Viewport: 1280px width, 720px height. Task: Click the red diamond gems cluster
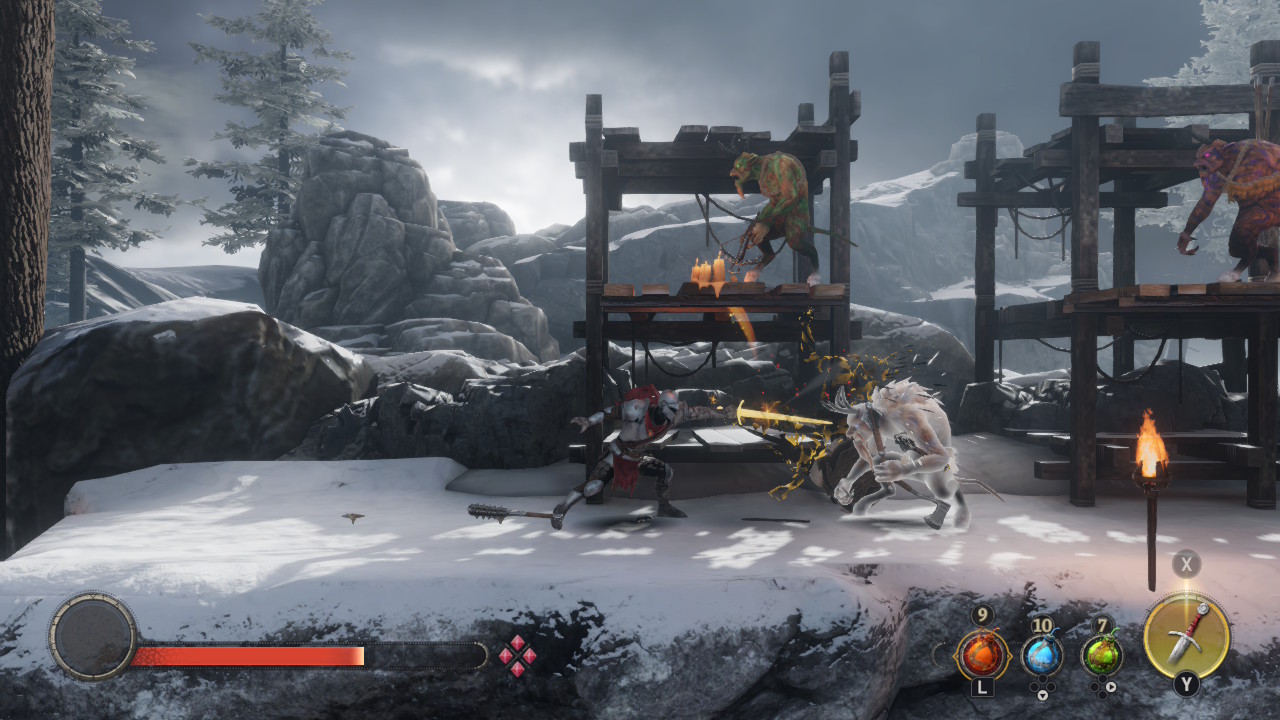pos(517,655)
